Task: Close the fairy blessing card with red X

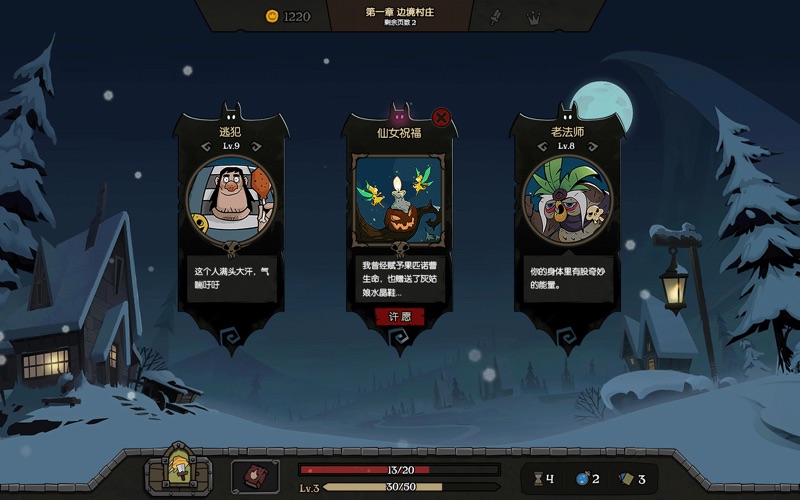Action: pos(441,118)
